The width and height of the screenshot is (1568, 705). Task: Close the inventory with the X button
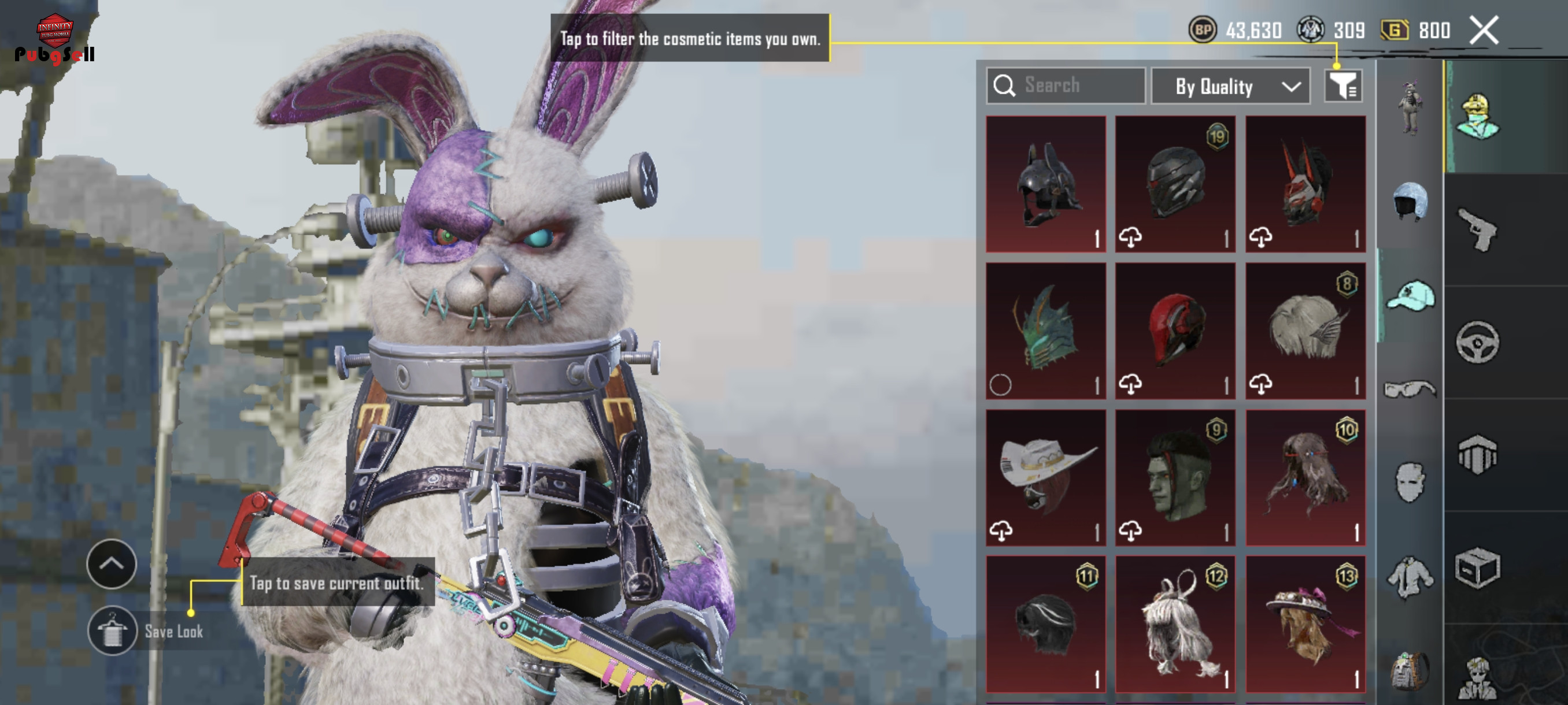pos(1484,30)
